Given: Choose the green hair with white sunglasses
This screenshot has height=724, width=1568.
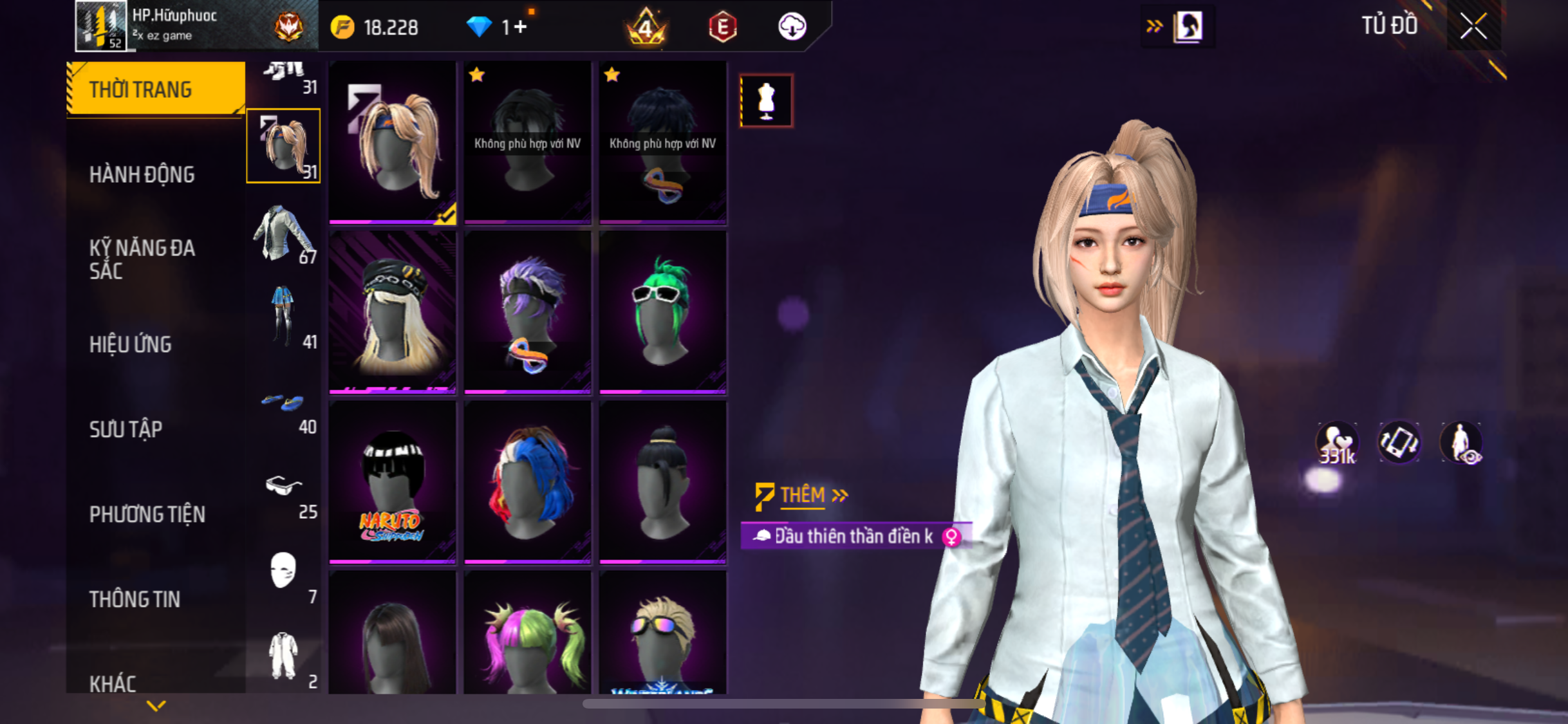Looking at the screenshot, I should [x=663, y=312].
